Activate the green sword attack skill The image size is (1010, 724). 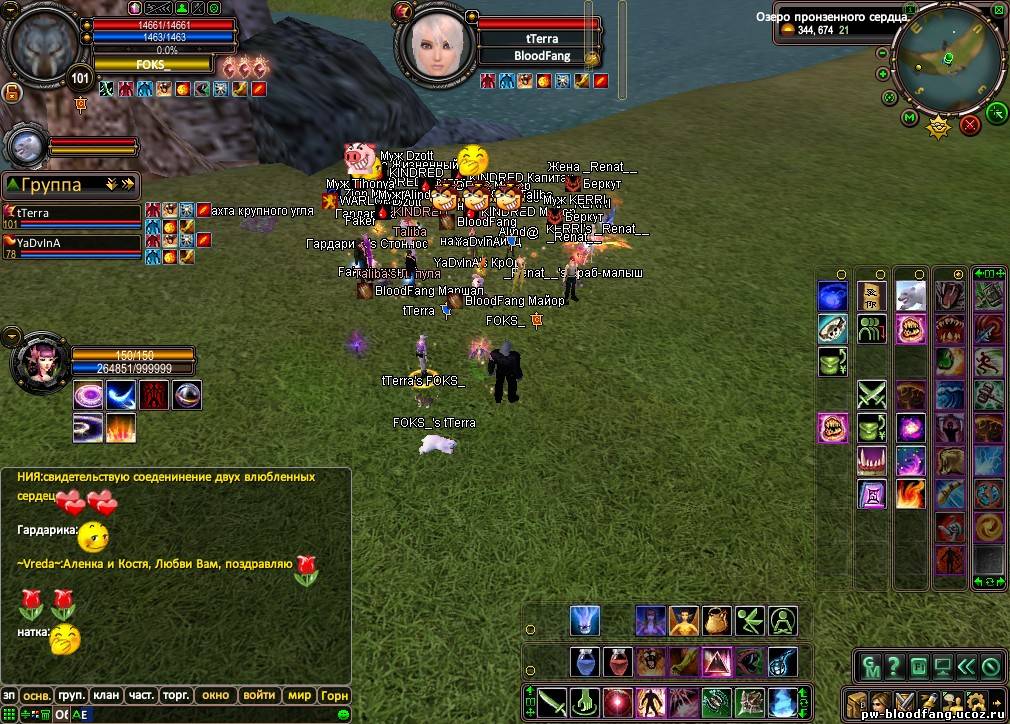(x=552, y=701)
